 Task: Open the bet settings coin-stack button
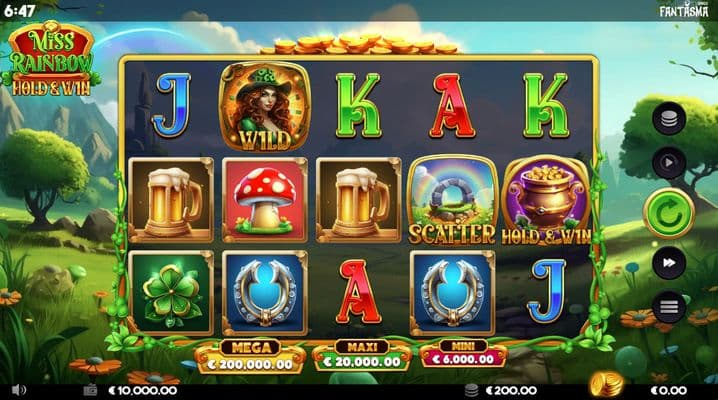click(x=668, y=120)
